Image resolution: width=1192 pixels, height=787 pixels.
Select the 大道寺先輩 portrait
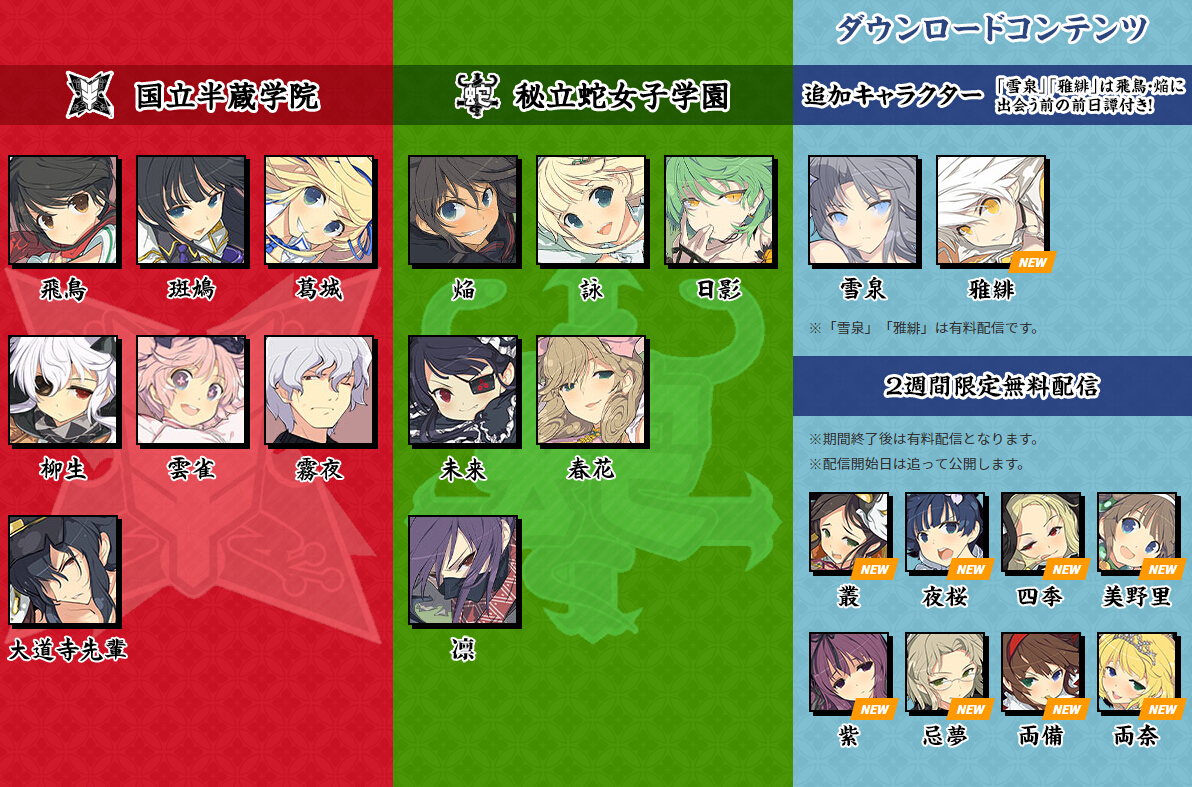[63, 570]
